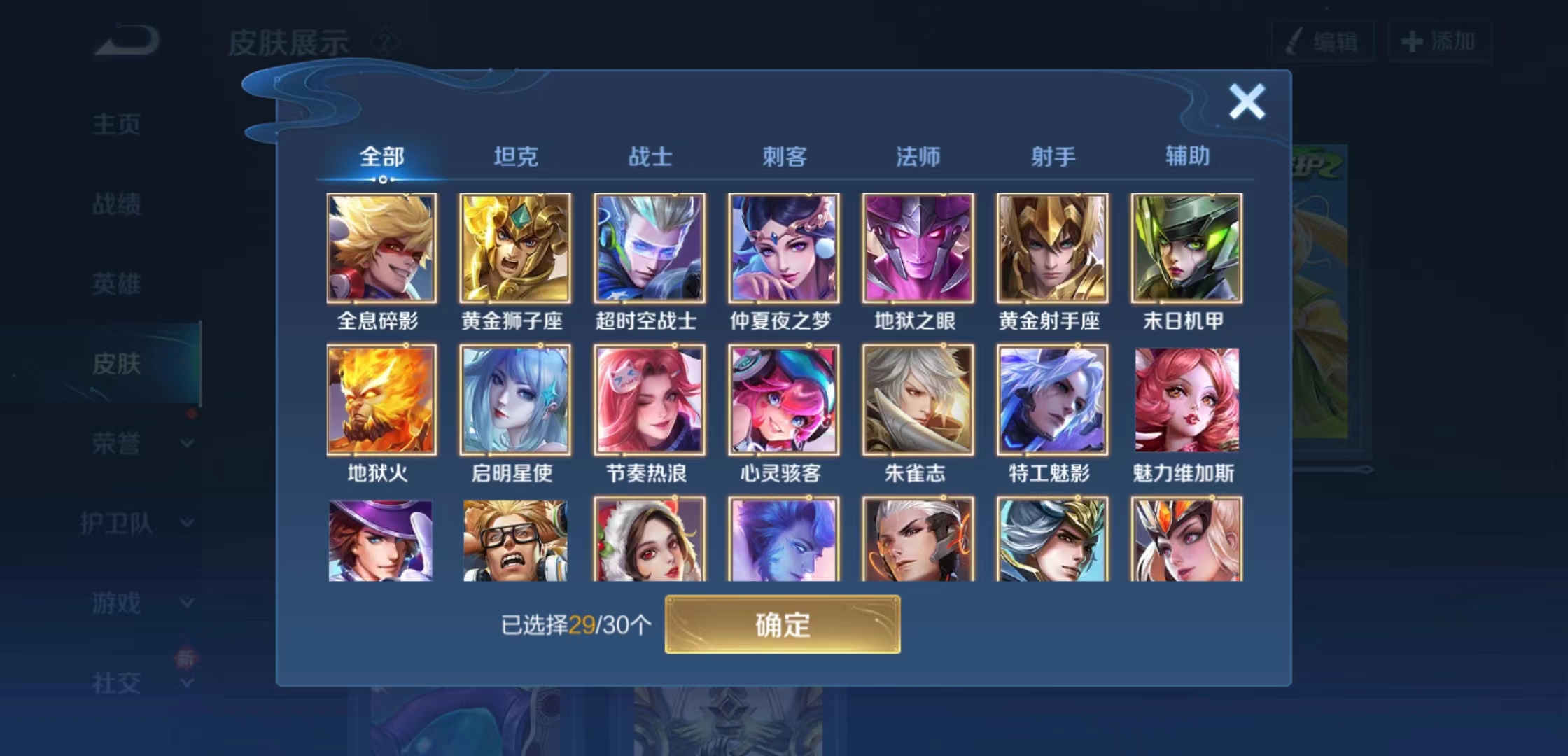Open 主页 in the left sidebar
The width and height of the screenshot is (1568, 756).
click(x=115, y=125)
